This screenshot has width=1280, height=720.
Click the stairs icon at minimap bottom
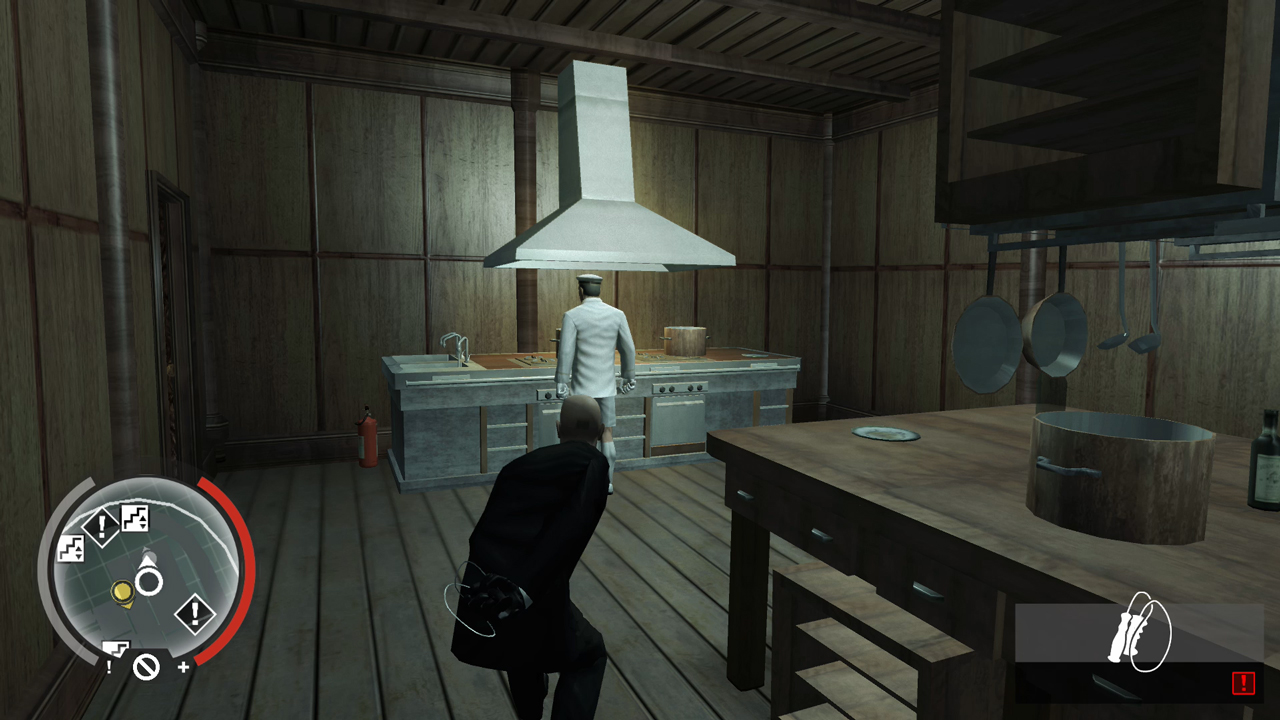(x=116, y=647)
